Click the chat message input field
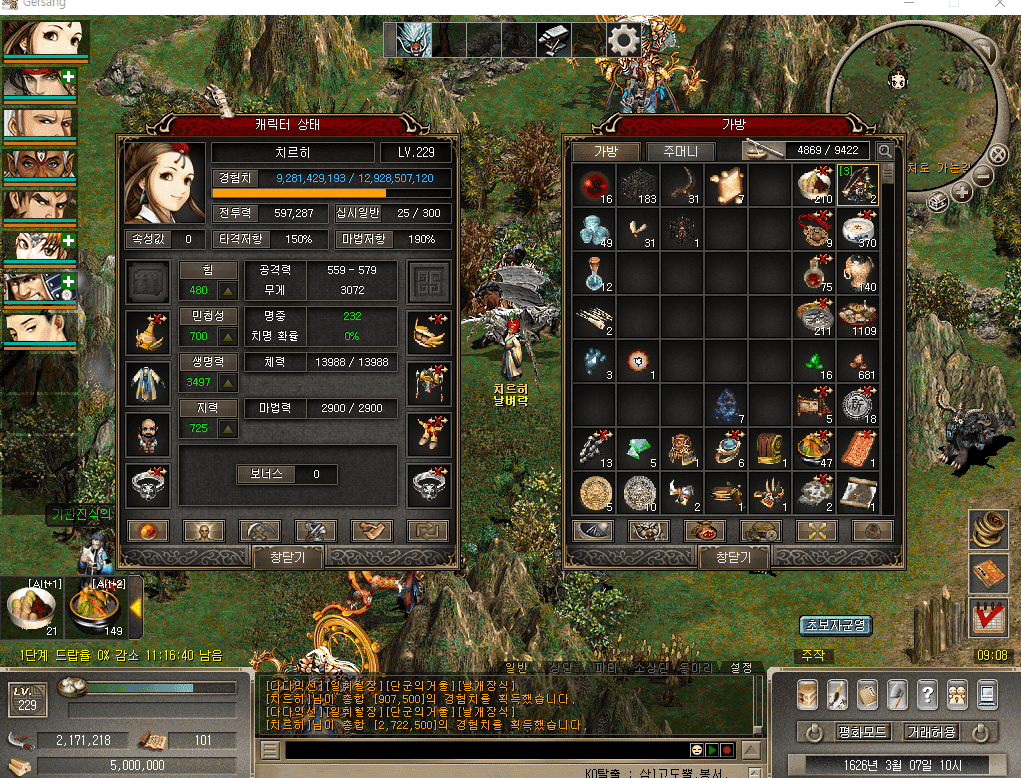Screen dimensions: 1021x778 click(x=480, y=749)
